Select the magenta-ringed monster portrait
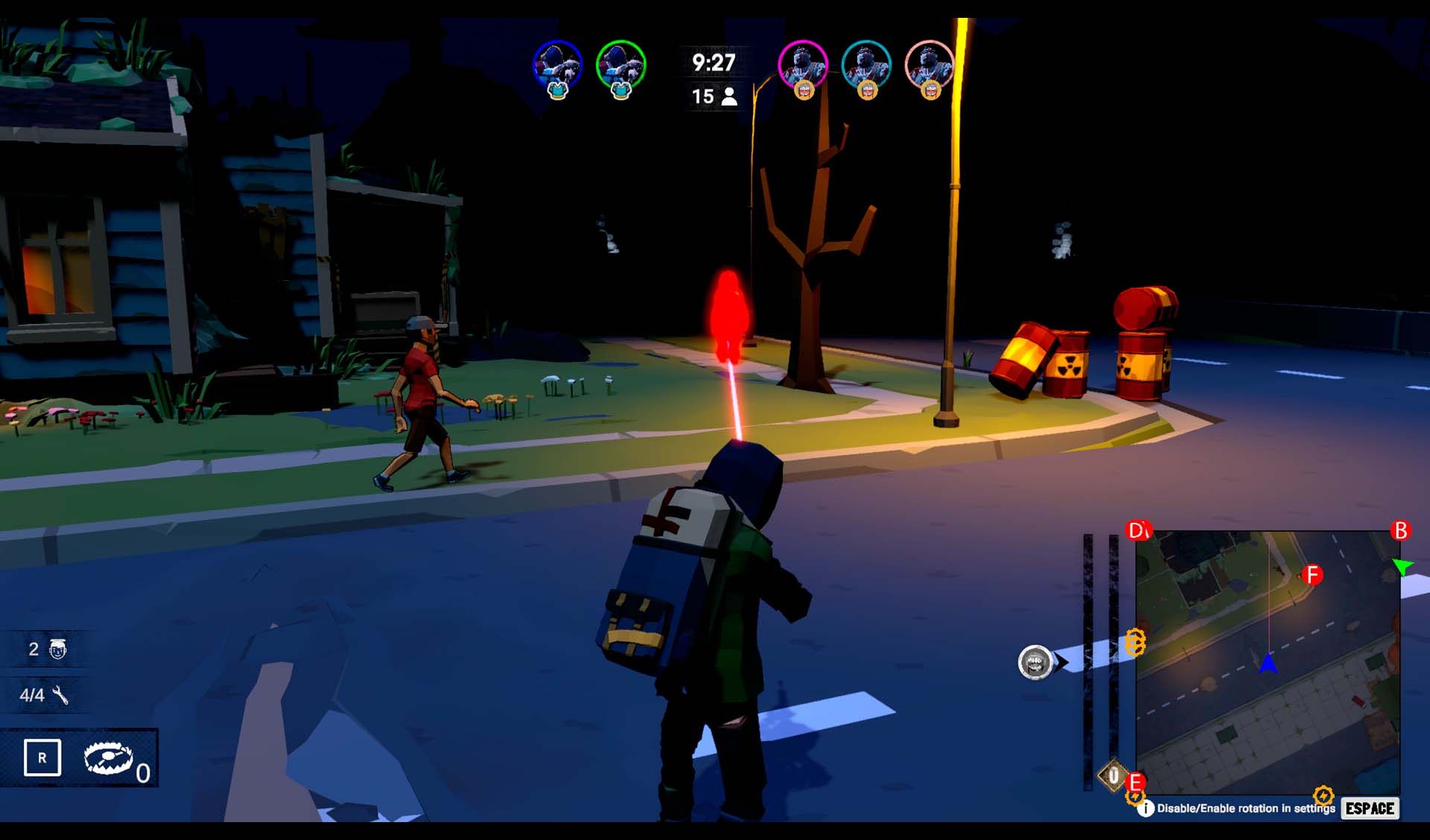The width and height of the screenshot is (1430, 840). [802, 66]
